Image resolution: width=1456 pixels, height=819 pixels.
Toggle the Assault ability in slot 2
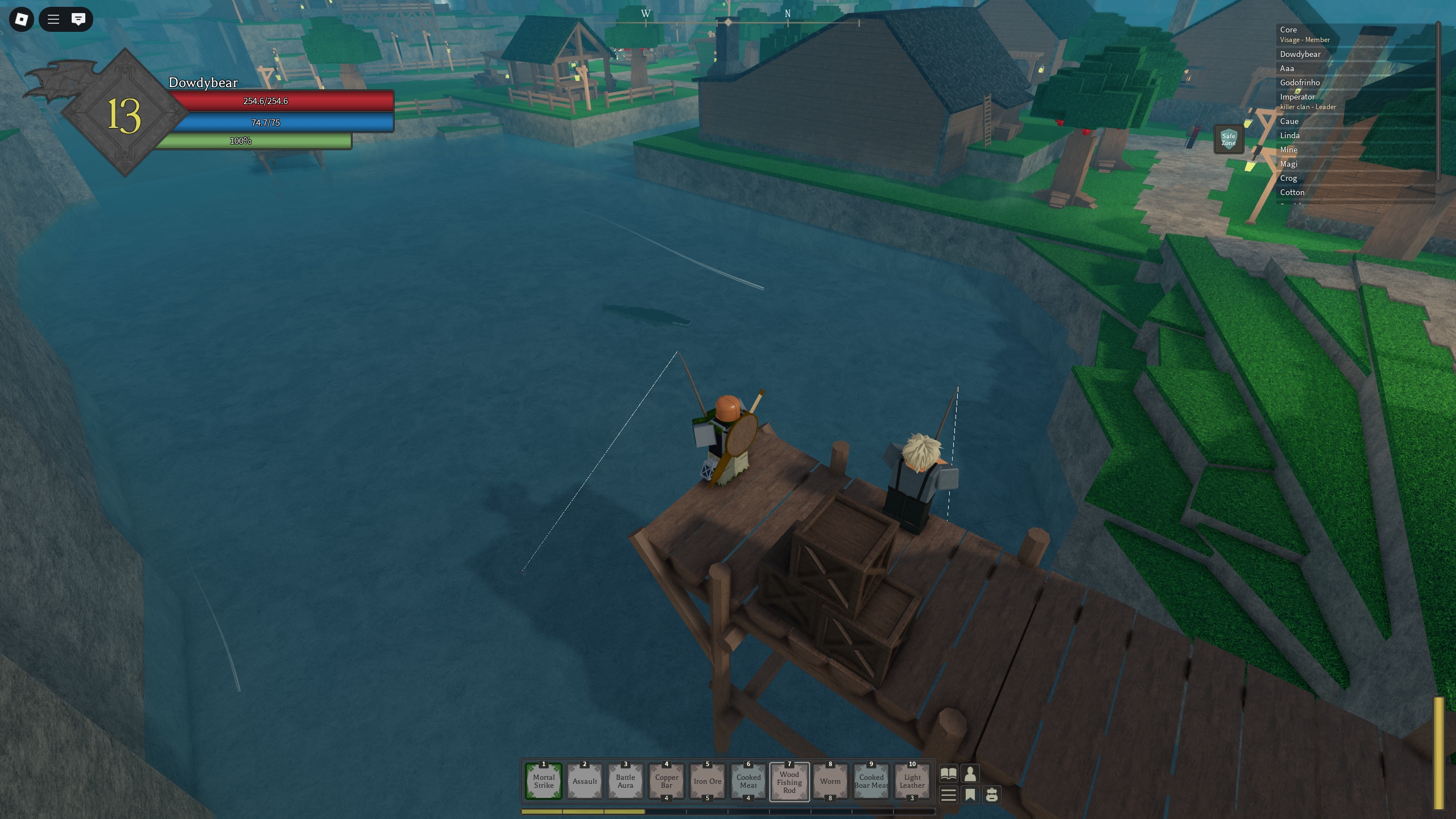584,781
